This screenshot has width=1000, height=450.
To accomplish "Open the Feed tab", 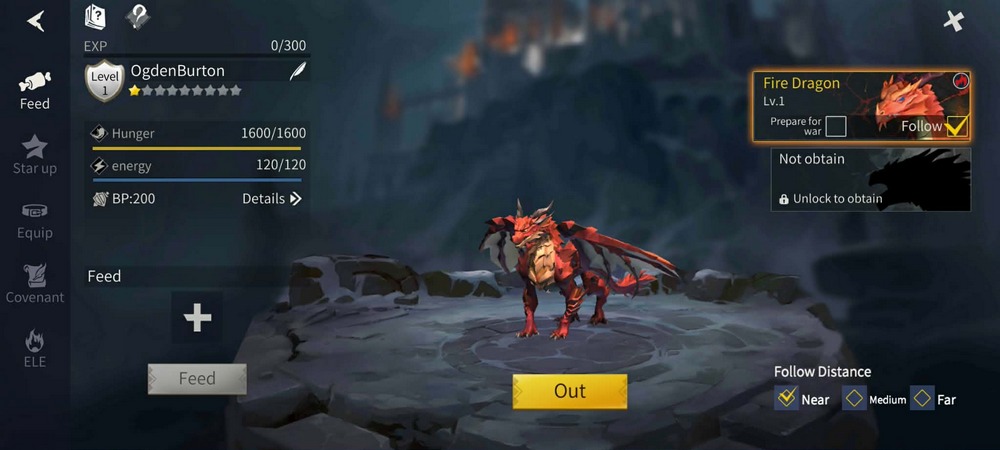I will (35, 89).
